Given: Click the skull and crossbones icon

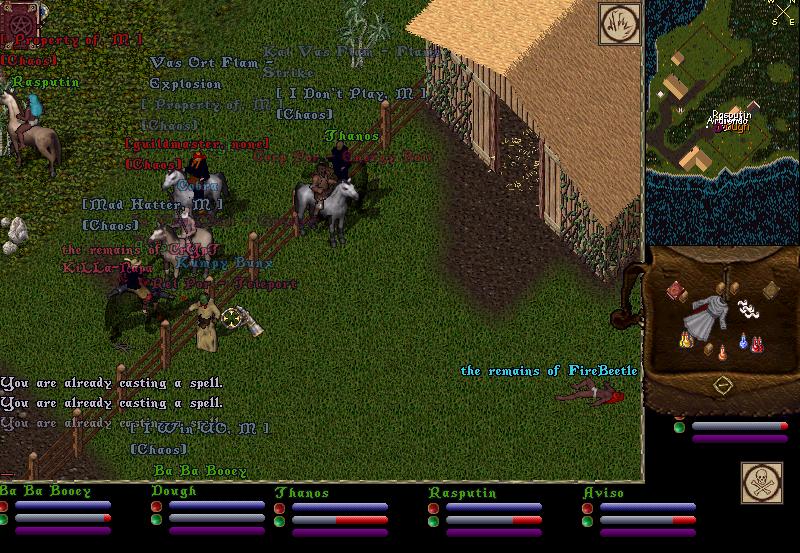Looking at the screenshot, I should [760, 482].
